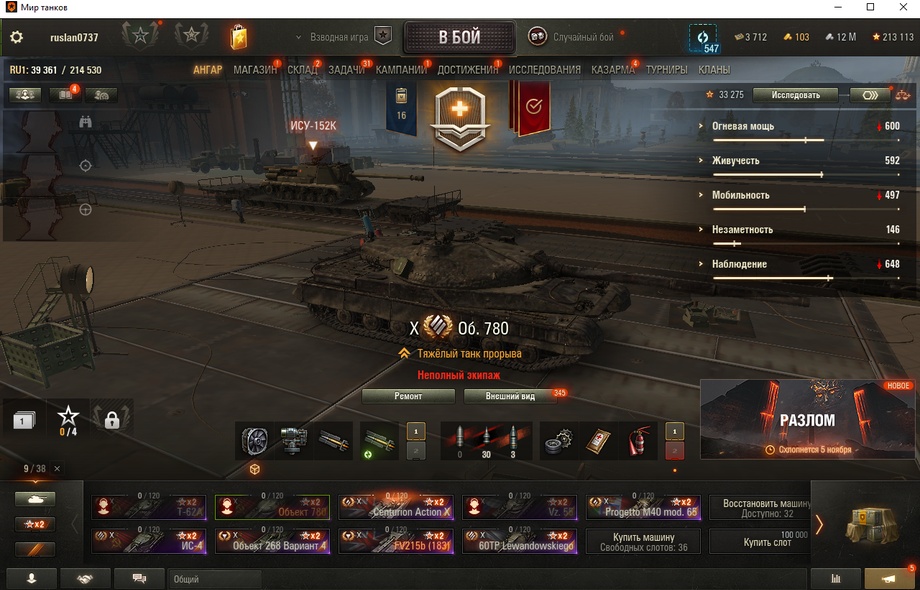
Task: Show the КАЗАРМА tab
Action: click(612, 70)
